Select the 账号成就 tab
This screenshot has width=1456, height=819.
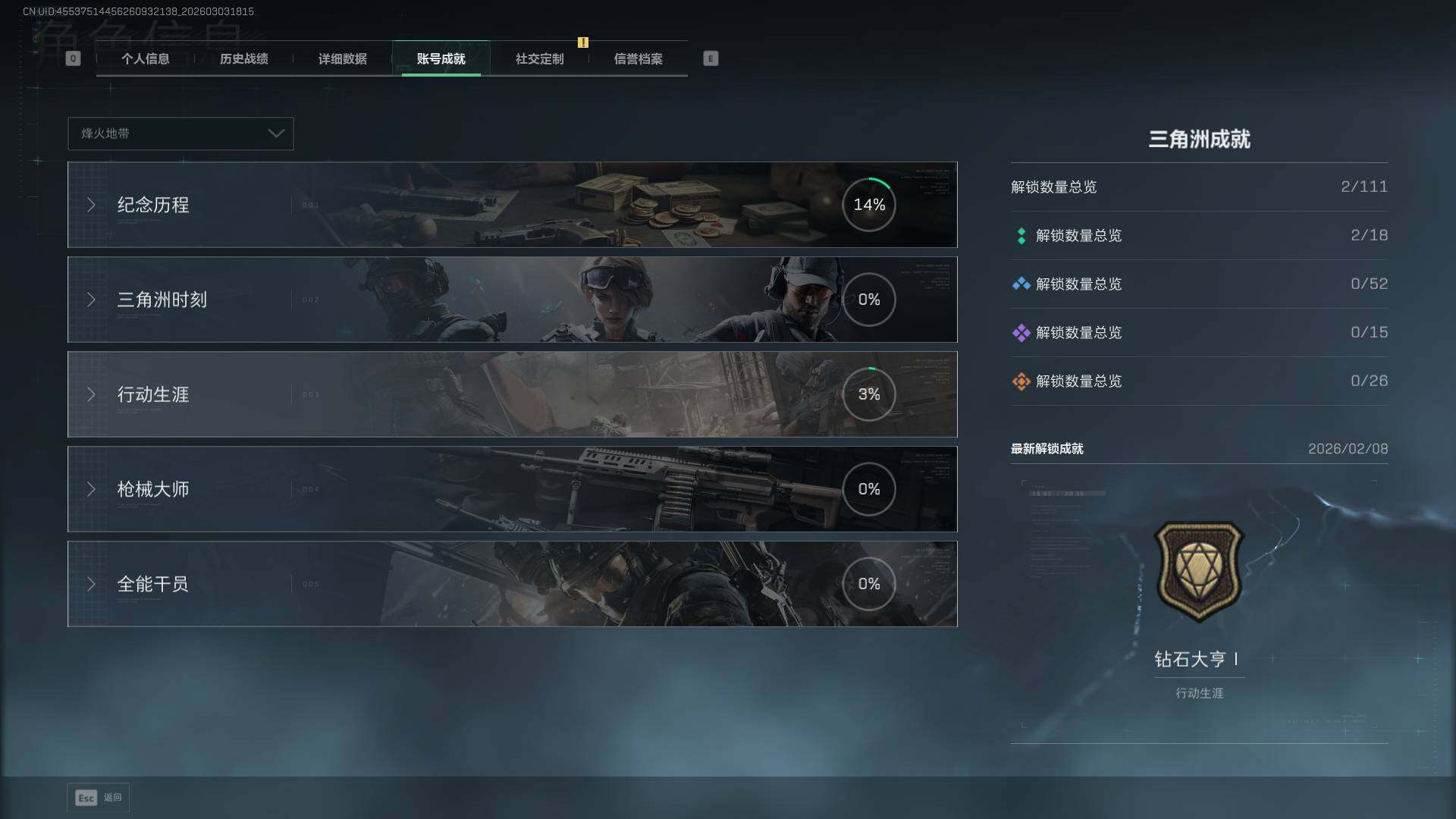tap(441, 59)
